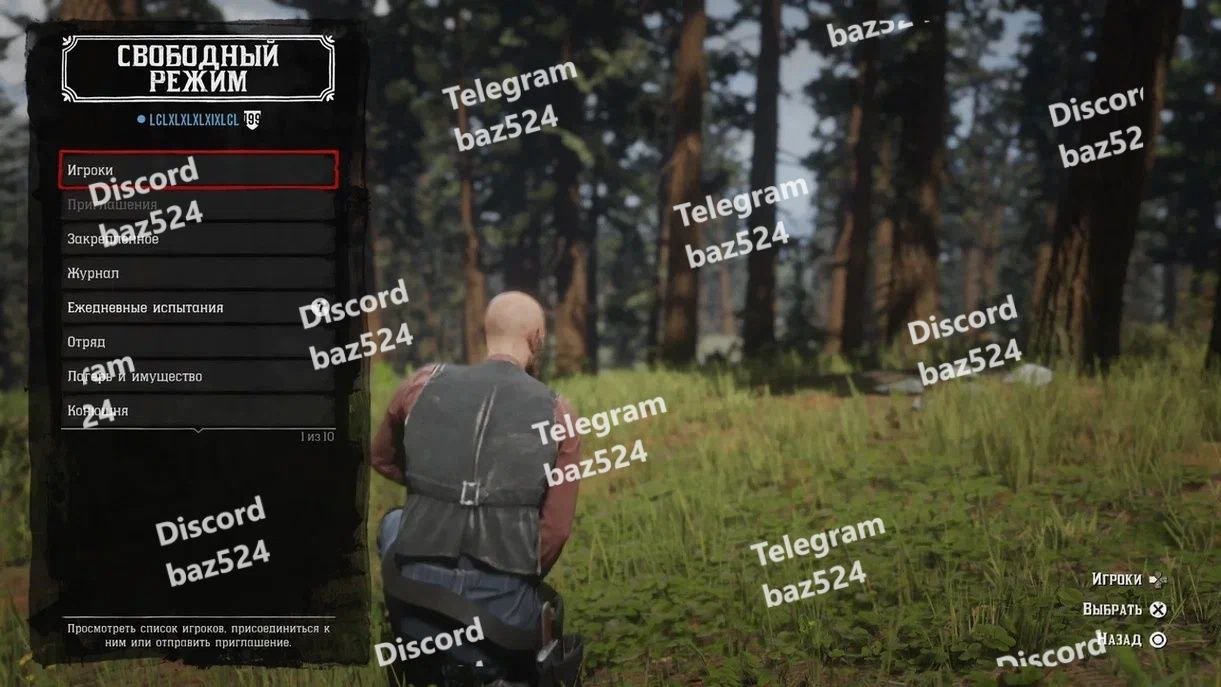Choose the Отряд posse entry
1221x687 pixels.
(x=198, y=342)
